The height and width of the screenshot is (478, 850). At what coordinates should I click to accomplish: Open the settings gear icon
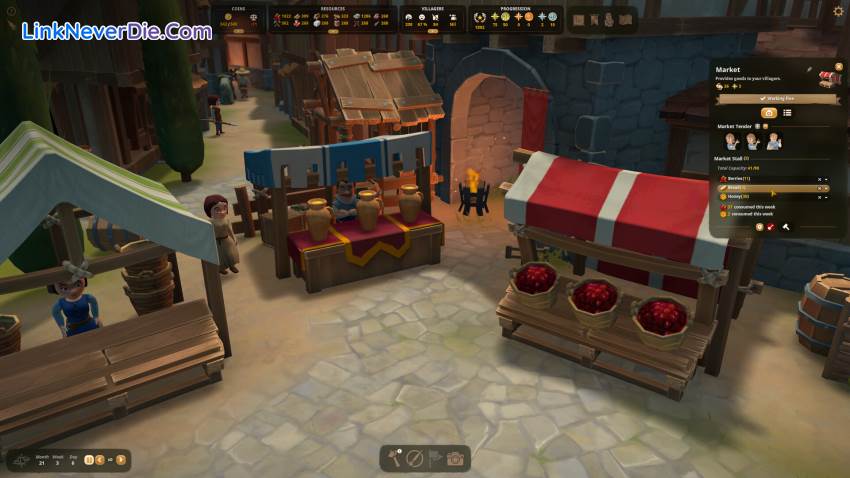point(838,11)
